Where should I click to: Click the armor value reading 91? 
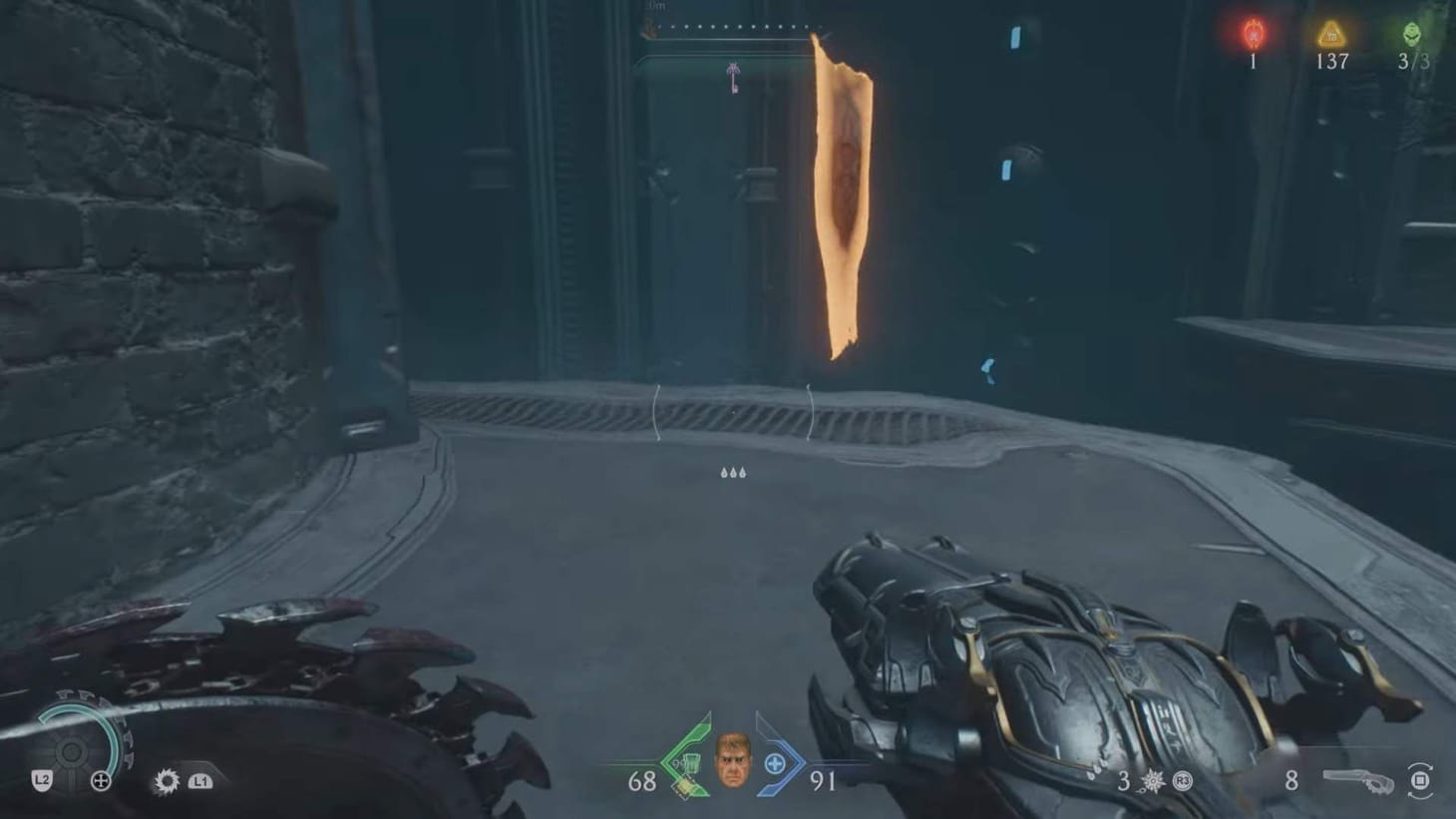pyautogui.click(x=822, y=783)
